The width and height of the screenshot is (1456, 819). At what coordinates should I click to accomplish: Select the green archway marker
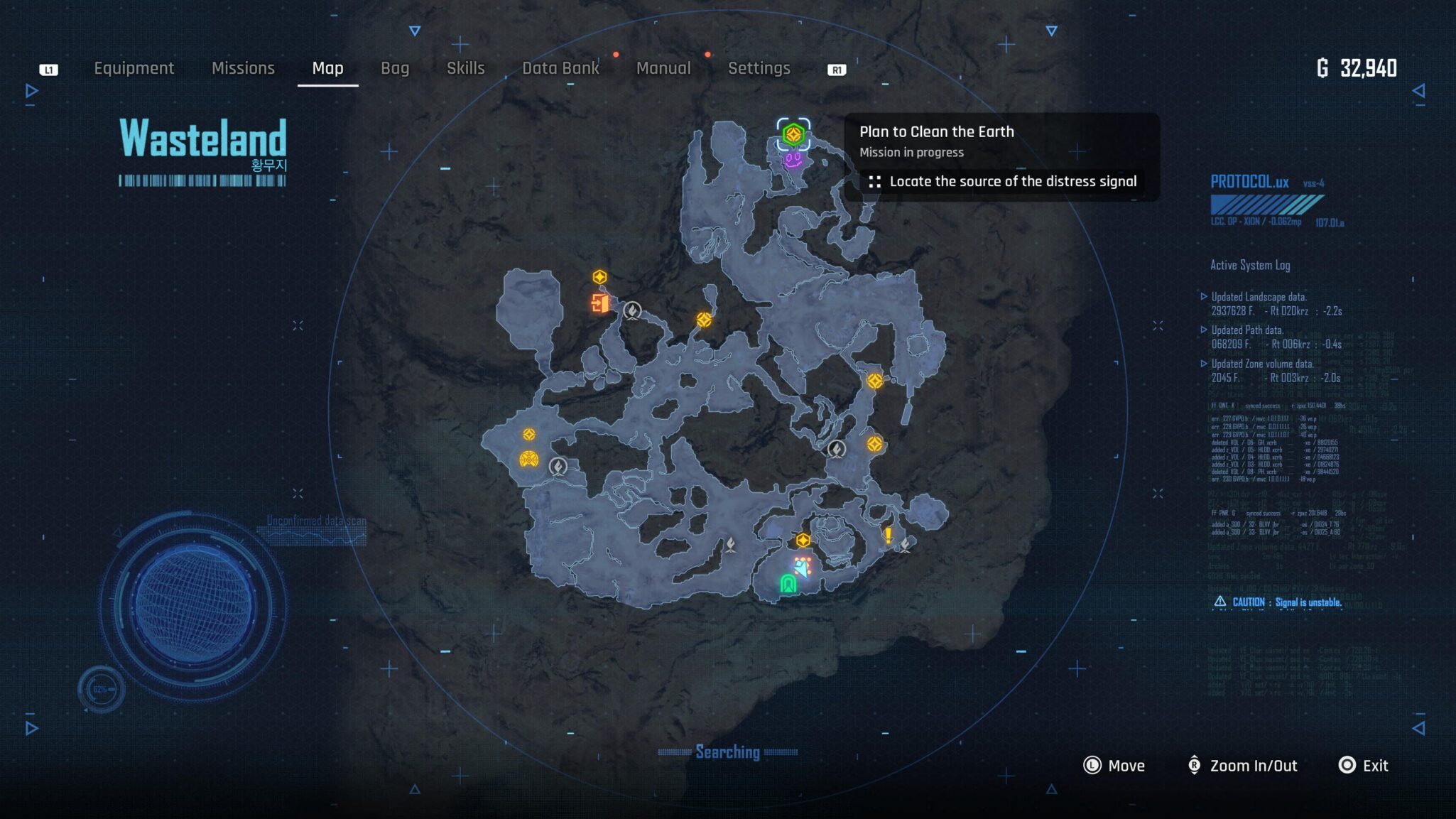pos(788,584)
